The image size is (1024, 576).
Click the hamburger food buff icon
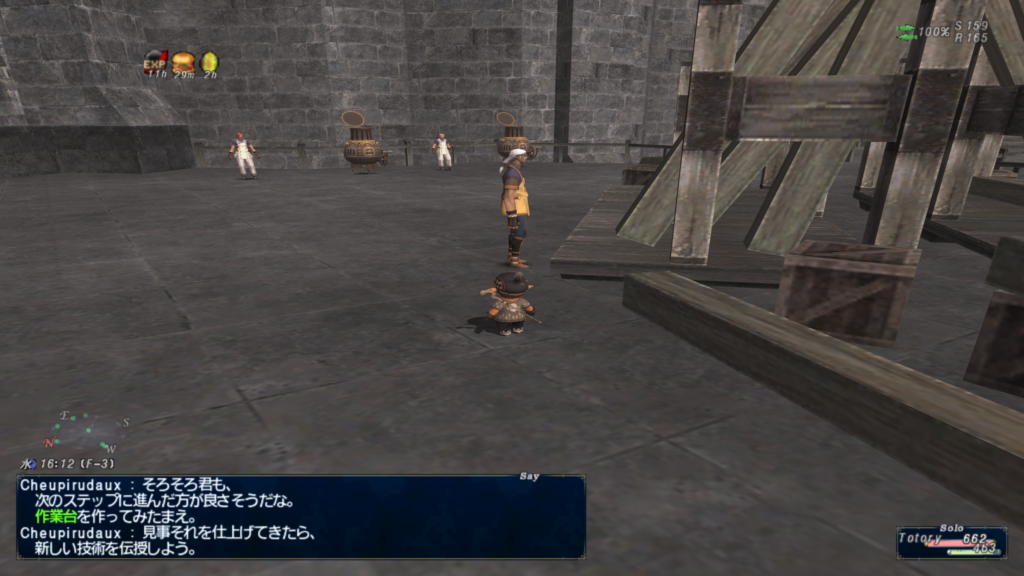tap(182, 62)
